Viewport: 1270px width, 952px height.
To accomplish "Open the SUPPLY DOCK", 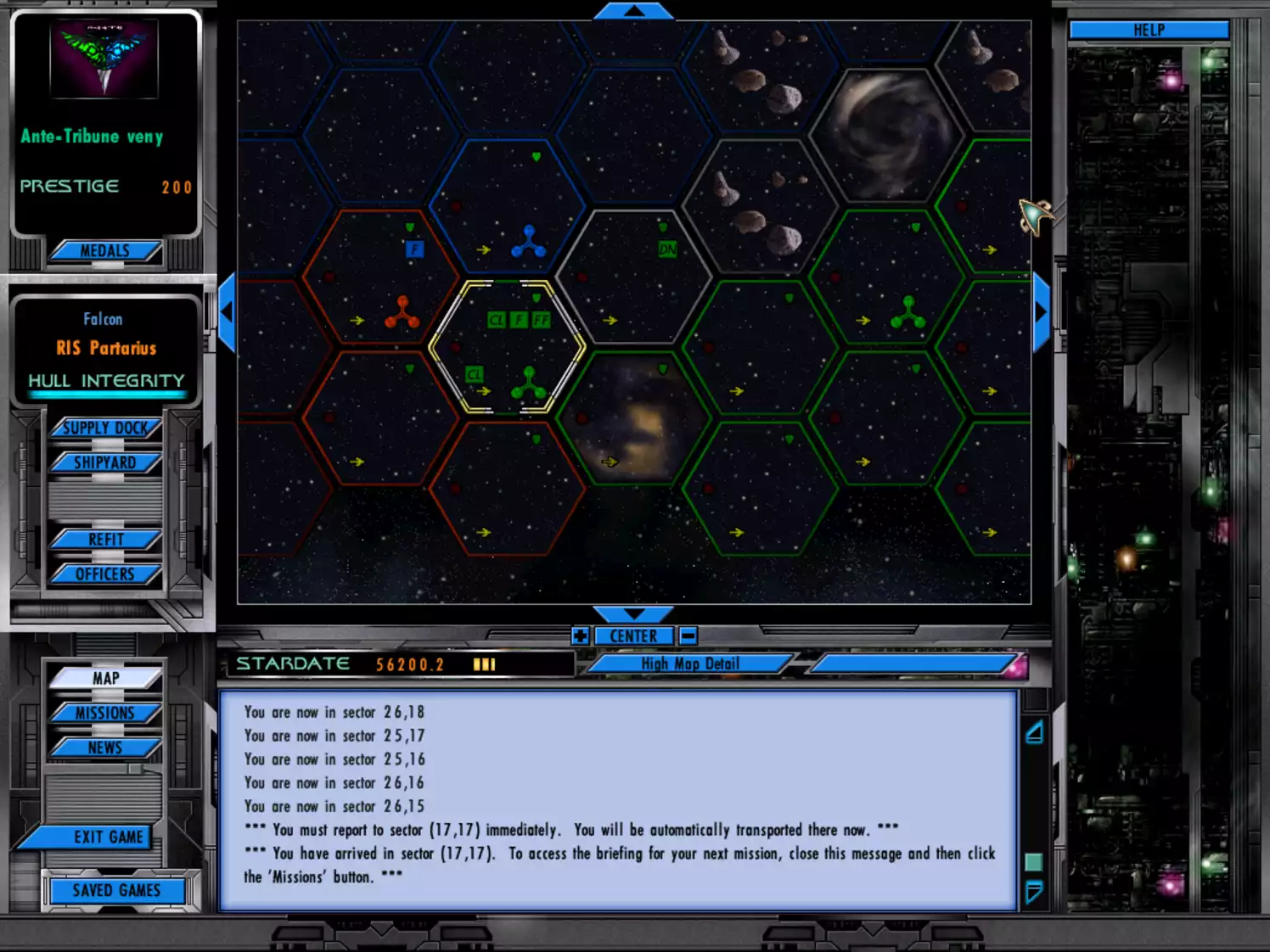I will pos(105,428).
